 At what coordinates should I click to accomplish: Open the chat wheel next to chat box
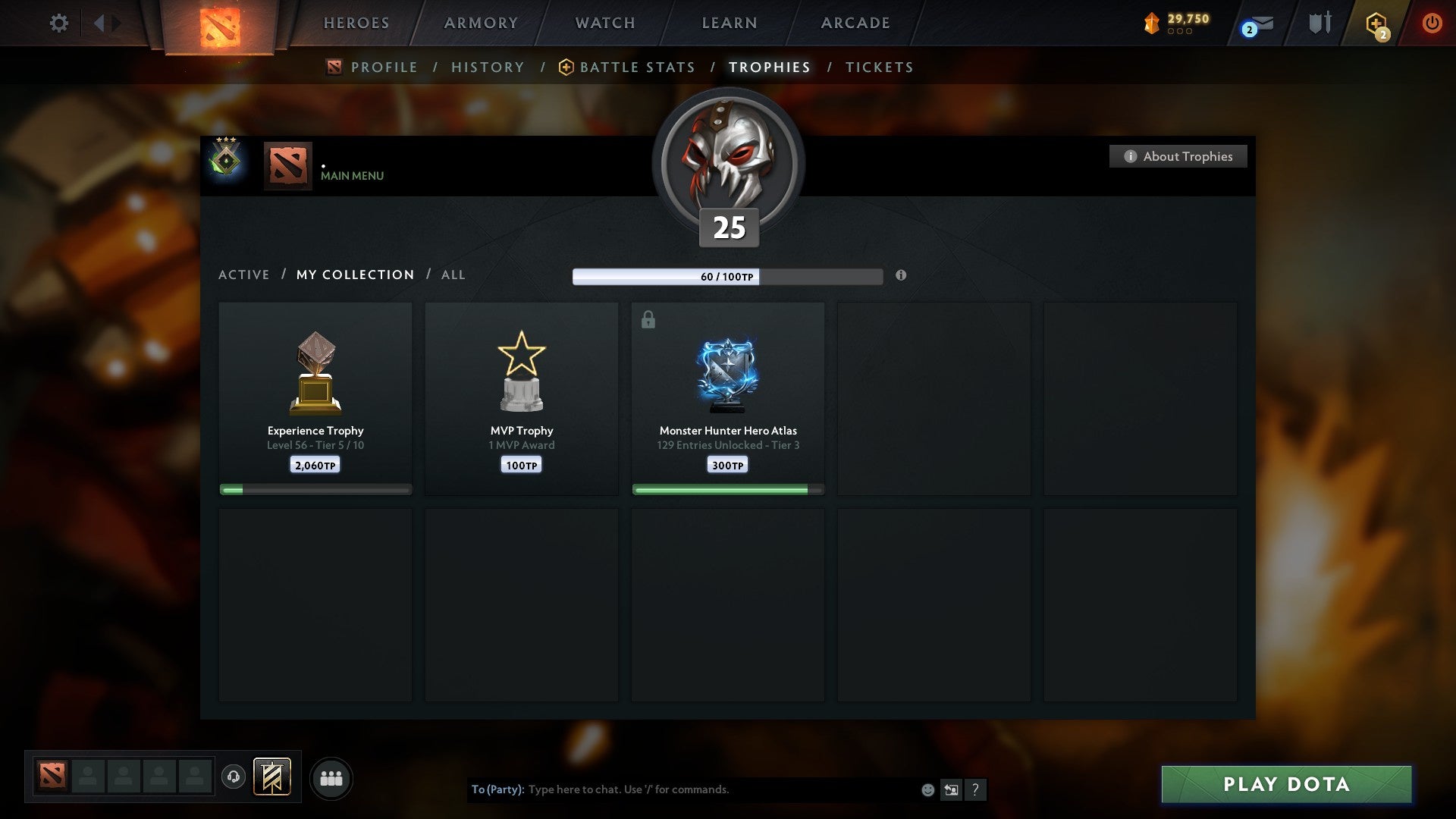pyautogui.click(x=951, y=789)
